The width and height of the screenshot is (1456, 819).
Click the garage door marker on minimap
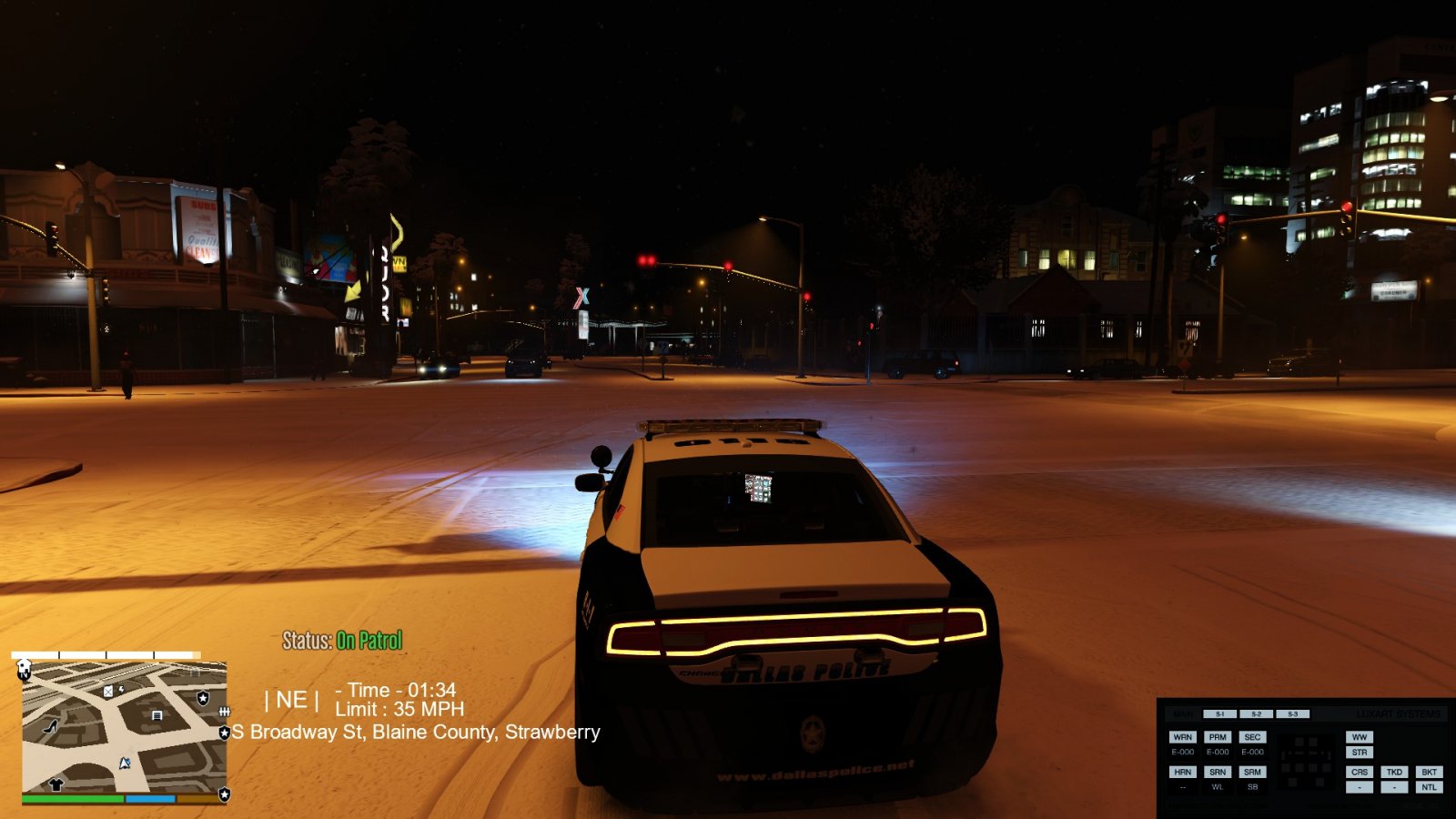(157, 715)
